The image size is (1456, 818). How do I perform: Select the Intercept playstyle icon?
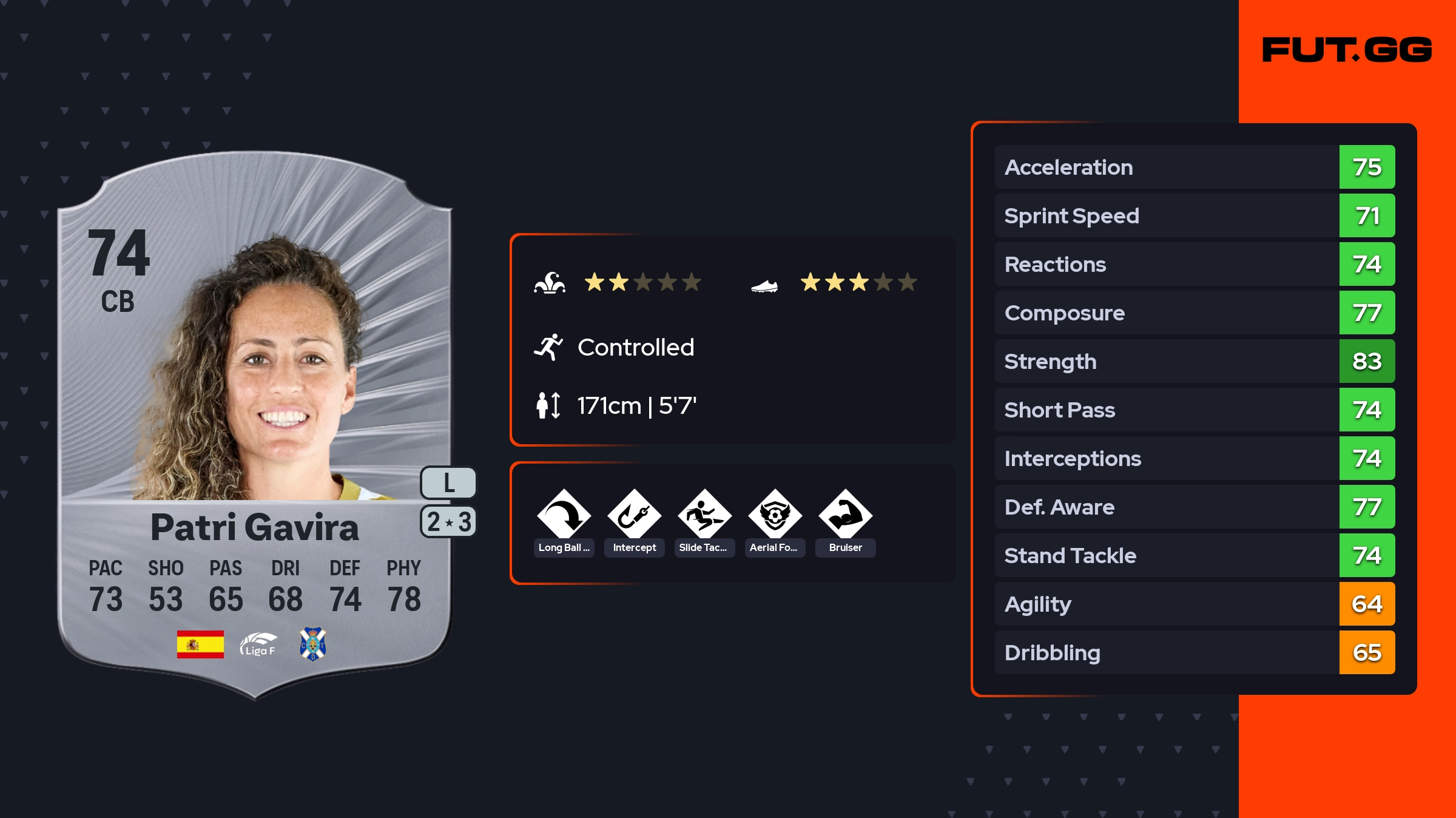634,516
